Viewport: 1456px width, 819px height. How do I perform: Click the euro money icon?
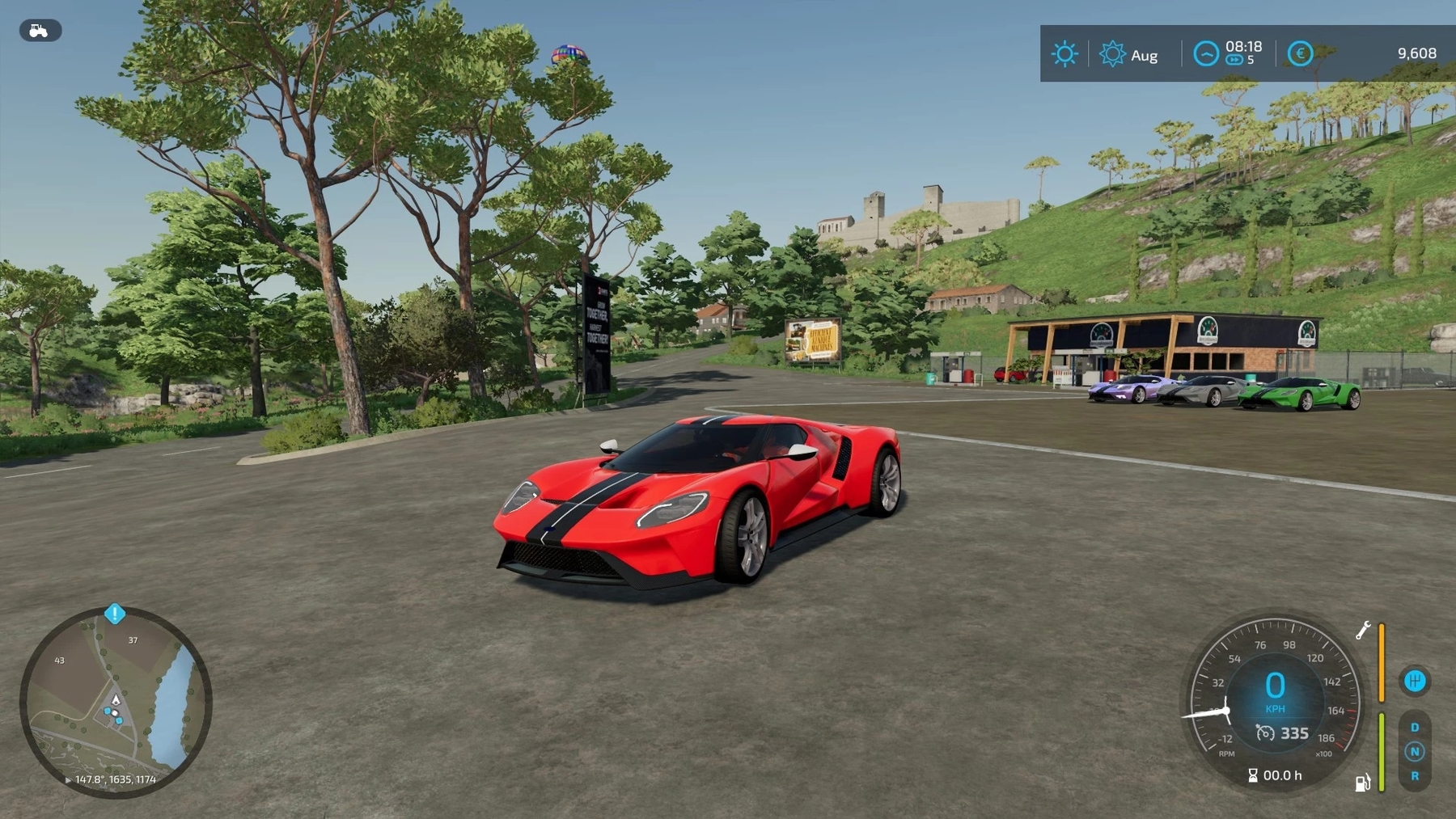[1300, 54]
